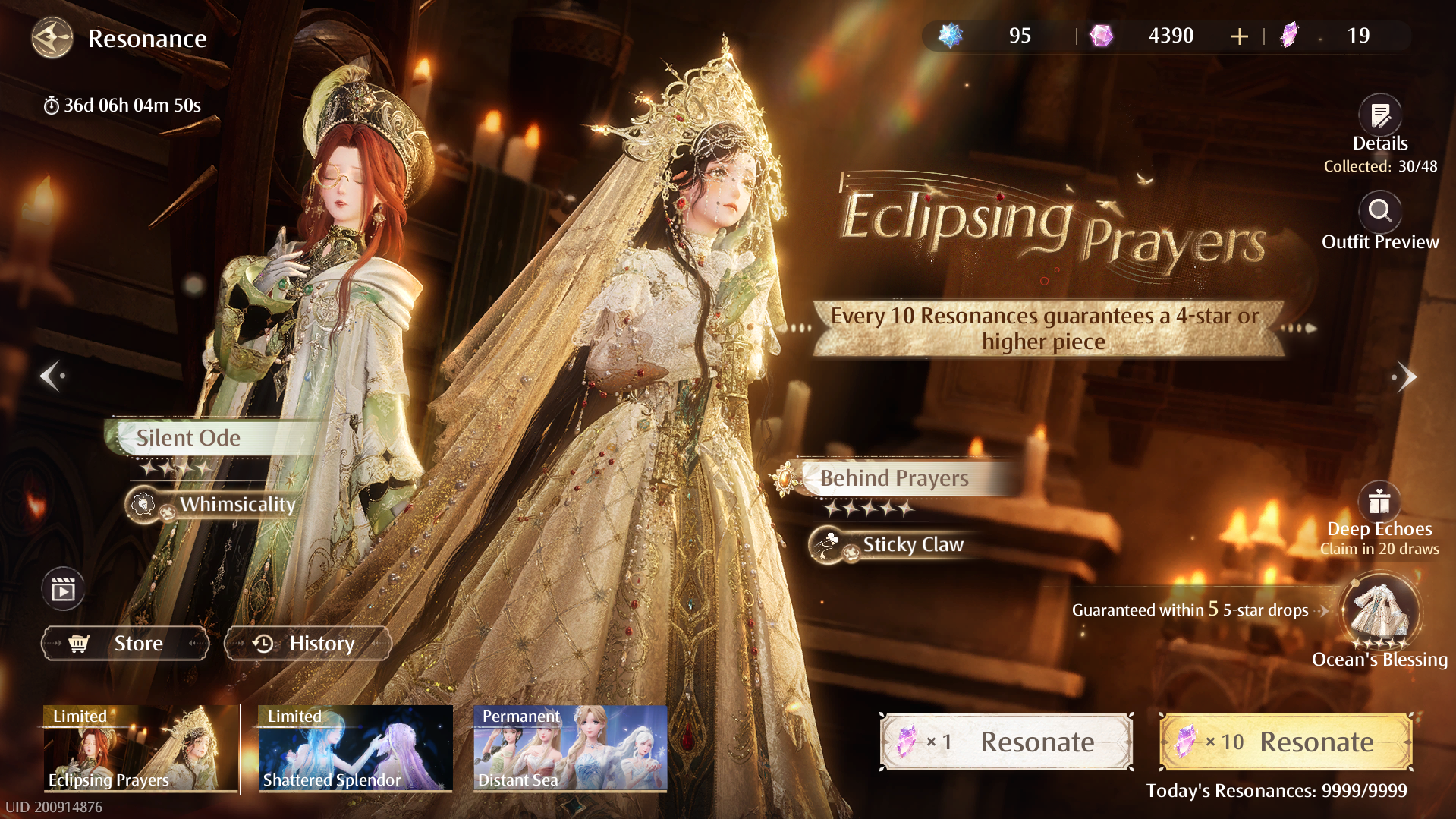Viewport: 1456px width, 819px height.
Task: Select the Silent Ode outfit label
Action: click(189, 438)
